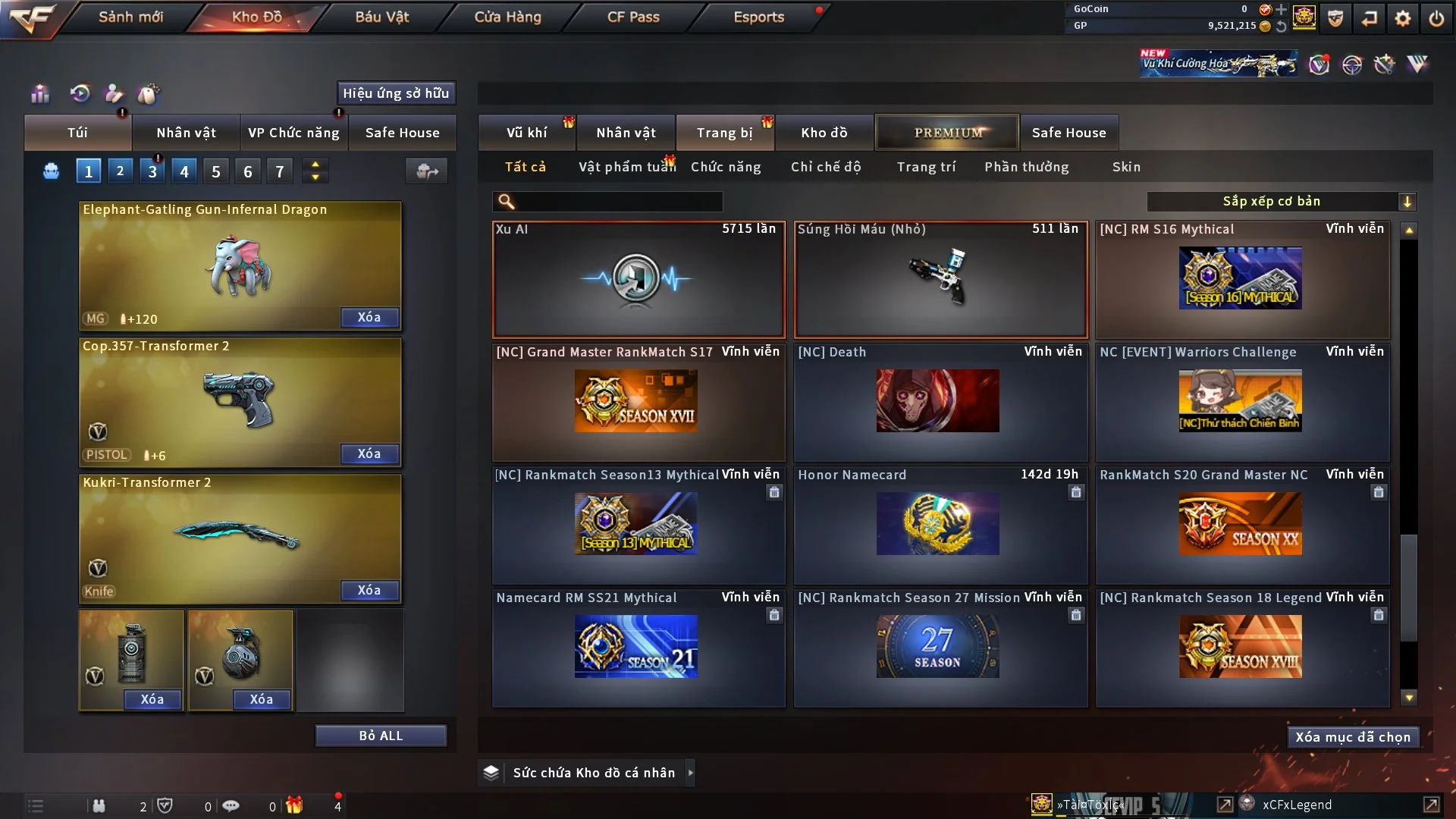Image resolution: width=1456 pixels, height=819 pixels.
Task: Expand Sức chứa Kho đồ cá nhân
Action: [x=593, y=773]
